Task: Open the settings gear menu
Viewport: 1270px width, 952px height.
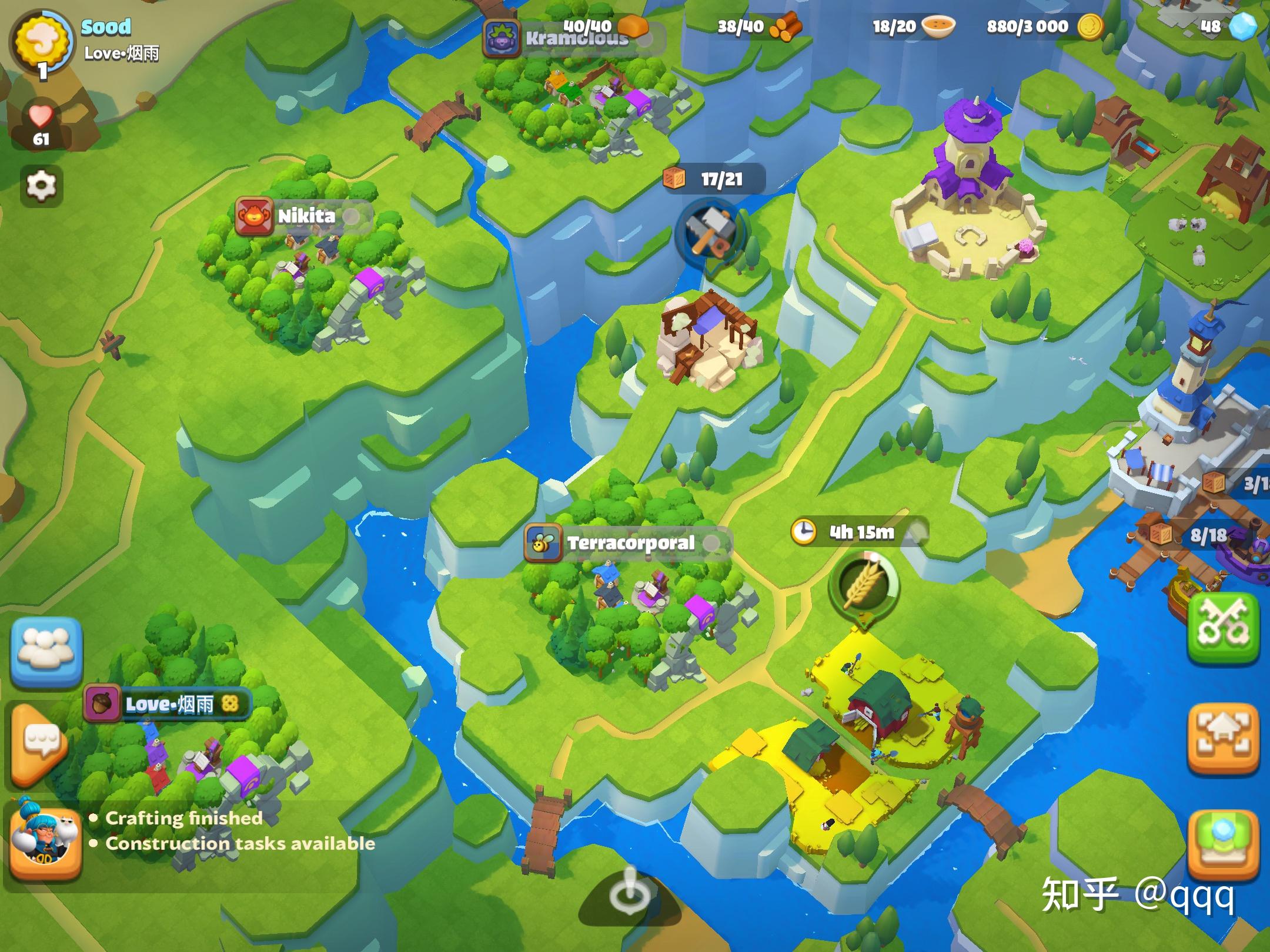Action: coord(41,186)
